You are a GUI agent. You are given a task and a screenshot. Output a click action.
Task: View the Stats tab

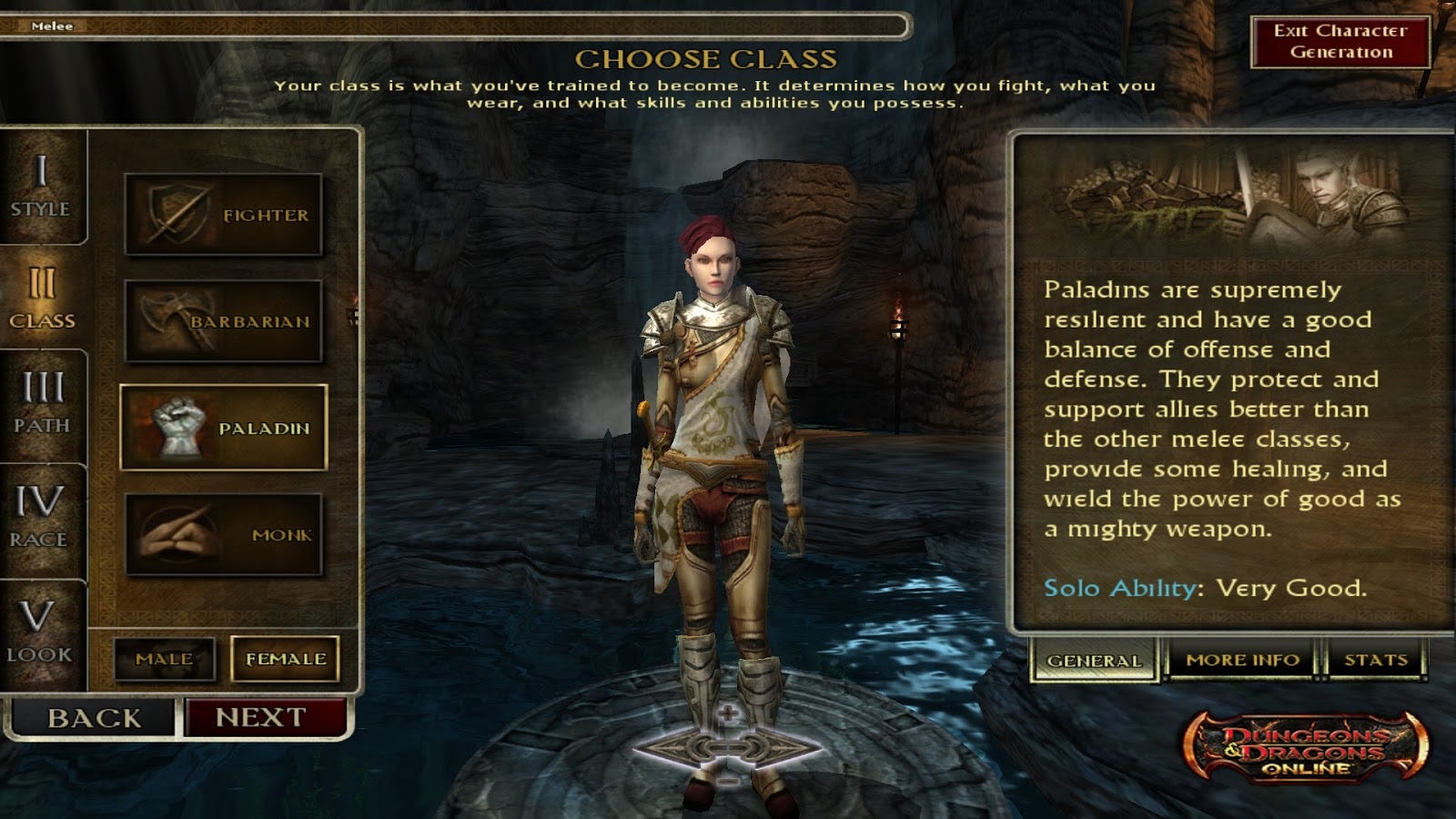coord(1375,660)
